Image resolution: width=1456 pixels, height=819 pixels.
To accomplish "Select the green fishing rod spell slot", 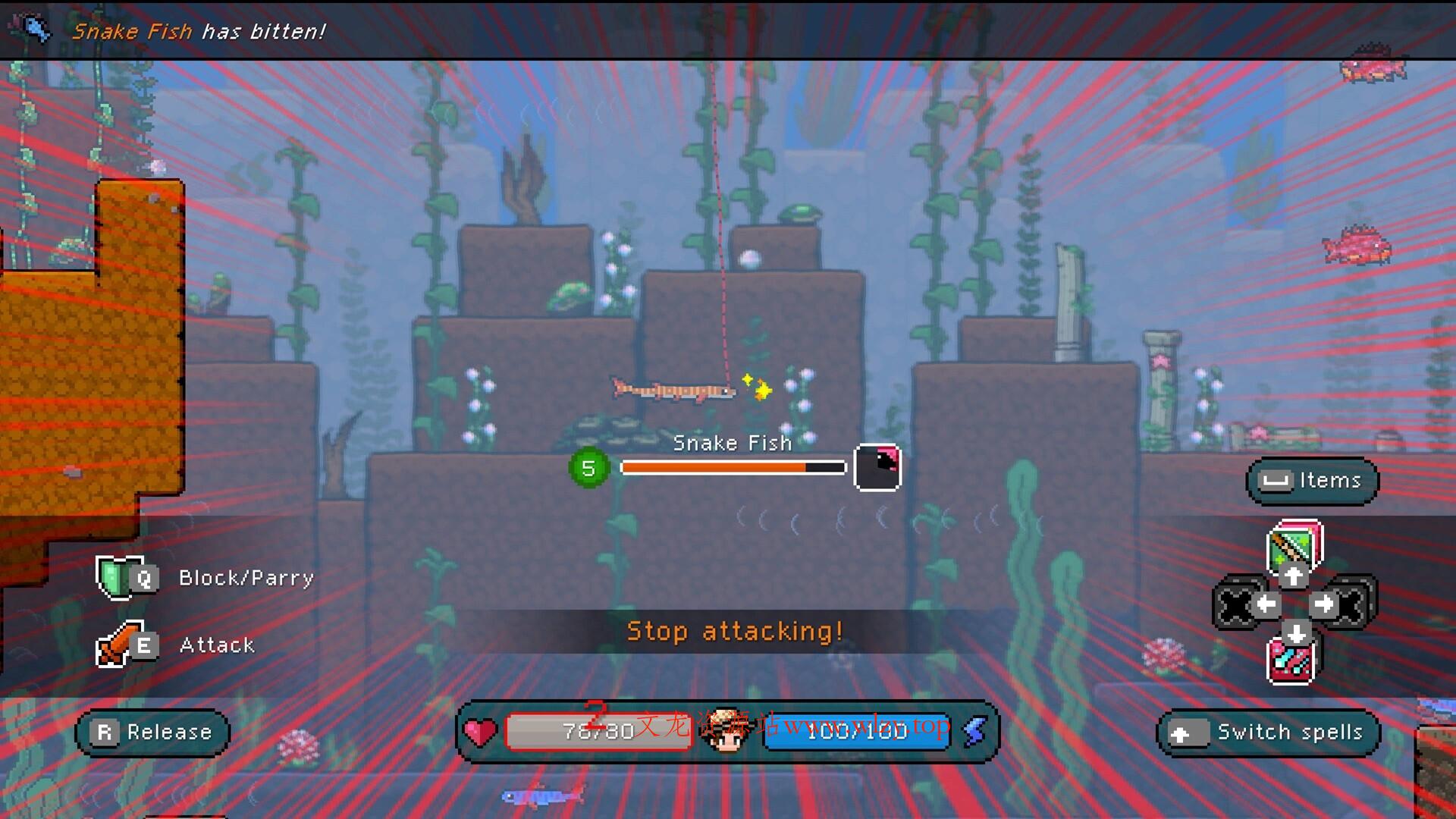I will (x=1294, y=545).
